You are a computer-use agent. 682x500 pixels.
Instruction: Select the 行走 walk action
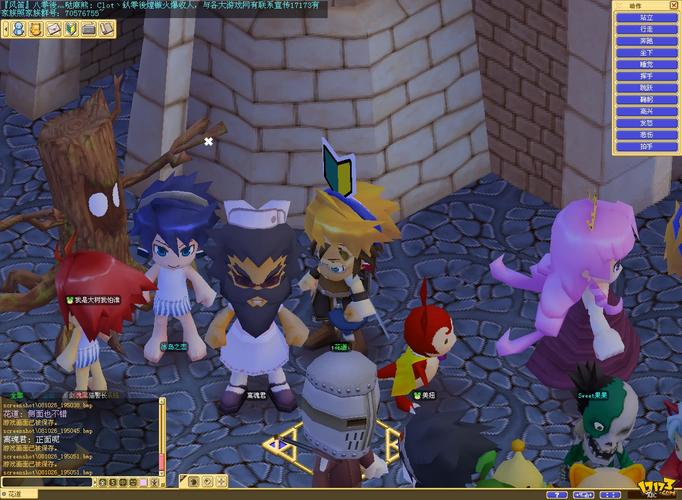(647, 29)
